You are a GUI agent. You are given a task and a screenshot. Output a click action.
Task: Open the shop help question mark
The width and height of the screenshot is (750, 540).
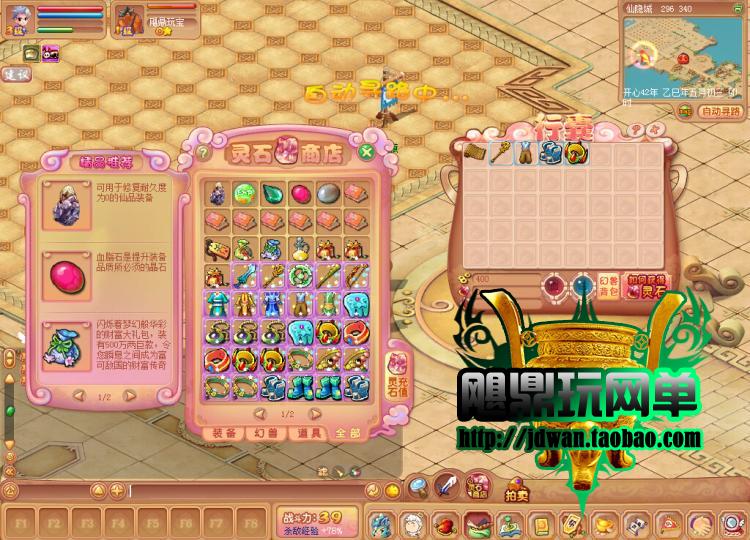(x=203, y=153)
